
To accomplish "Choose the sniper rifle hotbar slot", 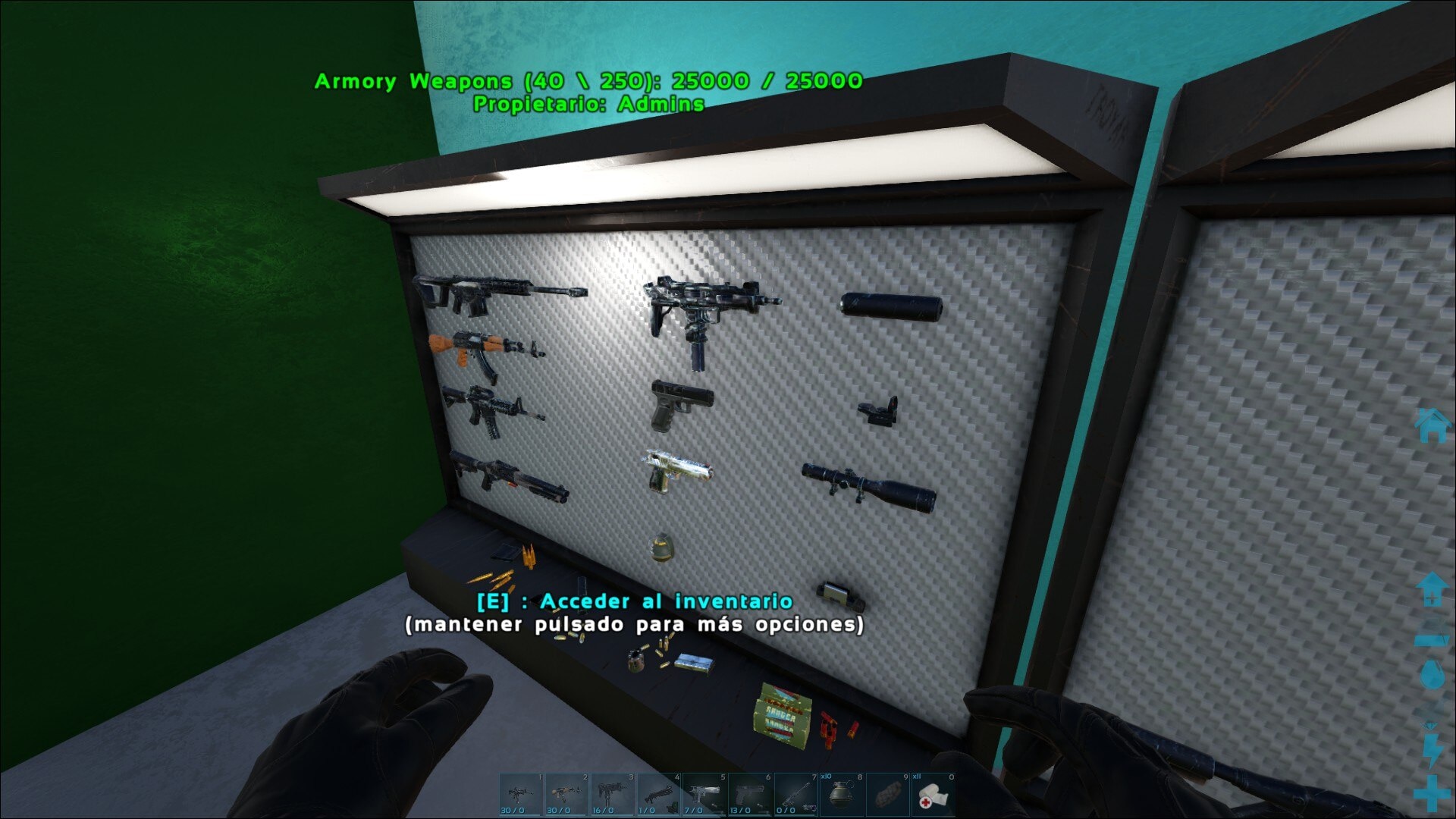I will (x=795, y=795).
